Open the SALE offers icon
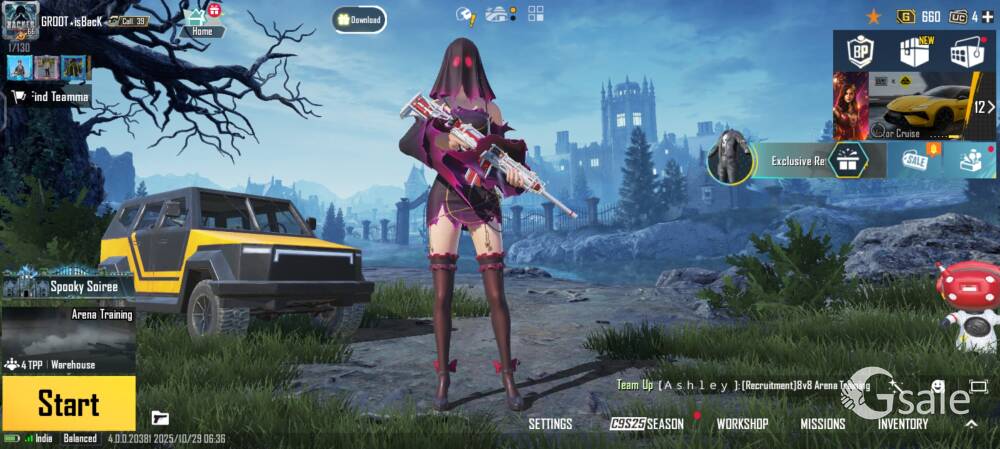This screenshot has height=449, width=1000. coord(915,160)
